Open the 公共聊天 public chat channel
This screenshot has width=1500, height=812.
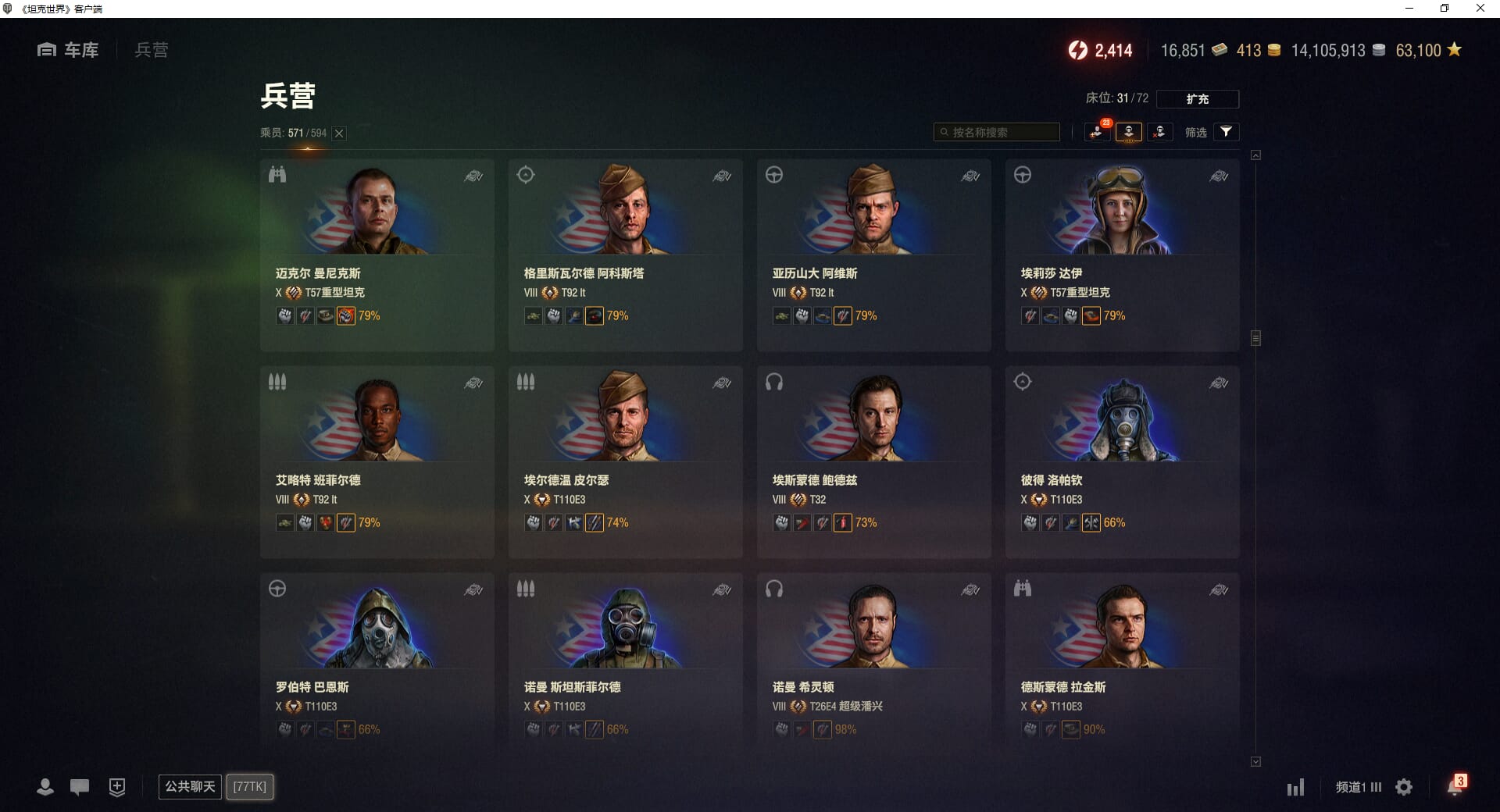(x=190, y=786)
